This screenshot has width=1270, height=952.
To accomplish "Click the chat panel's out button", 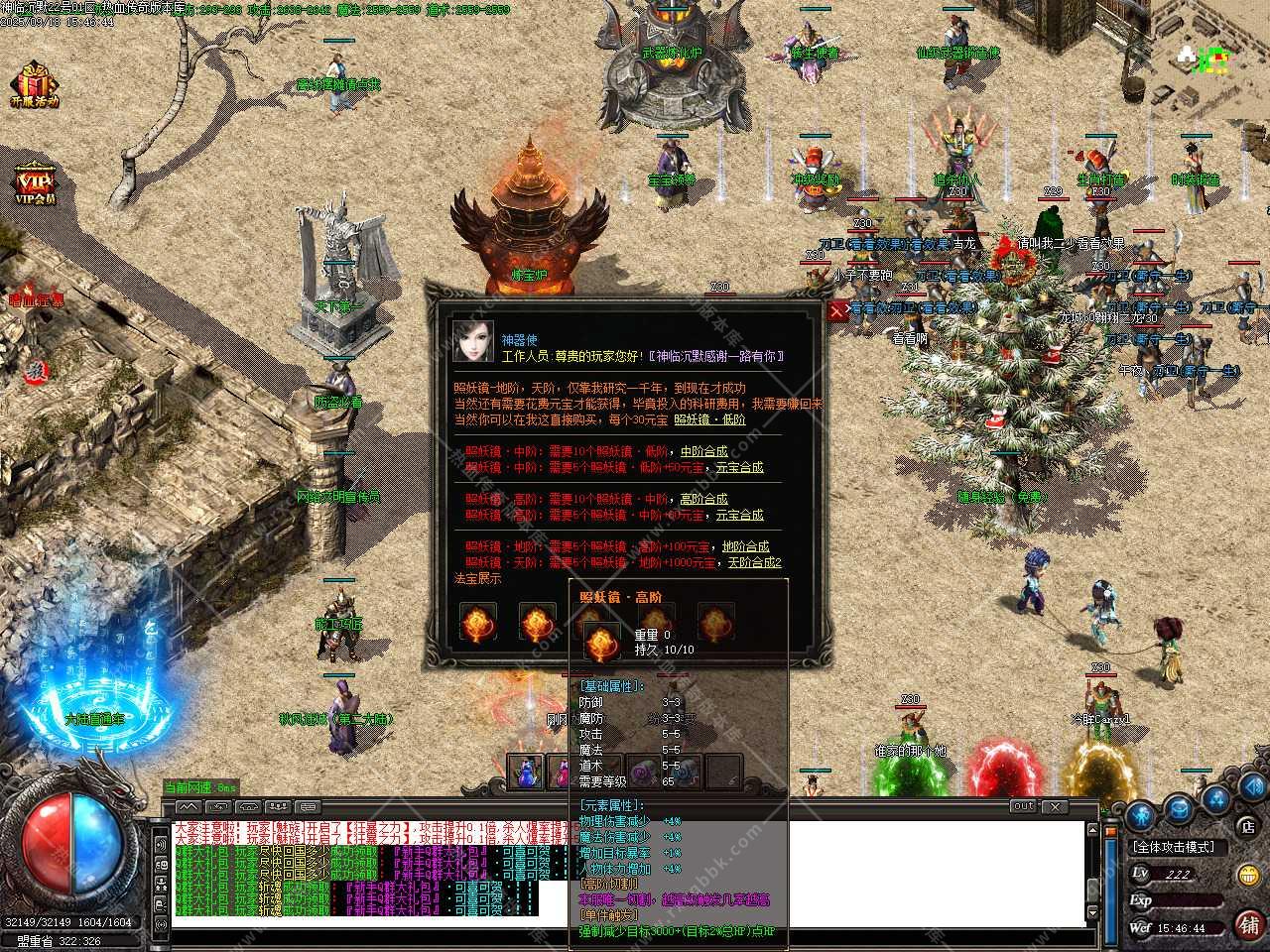I will click(x=1024, y=806).
